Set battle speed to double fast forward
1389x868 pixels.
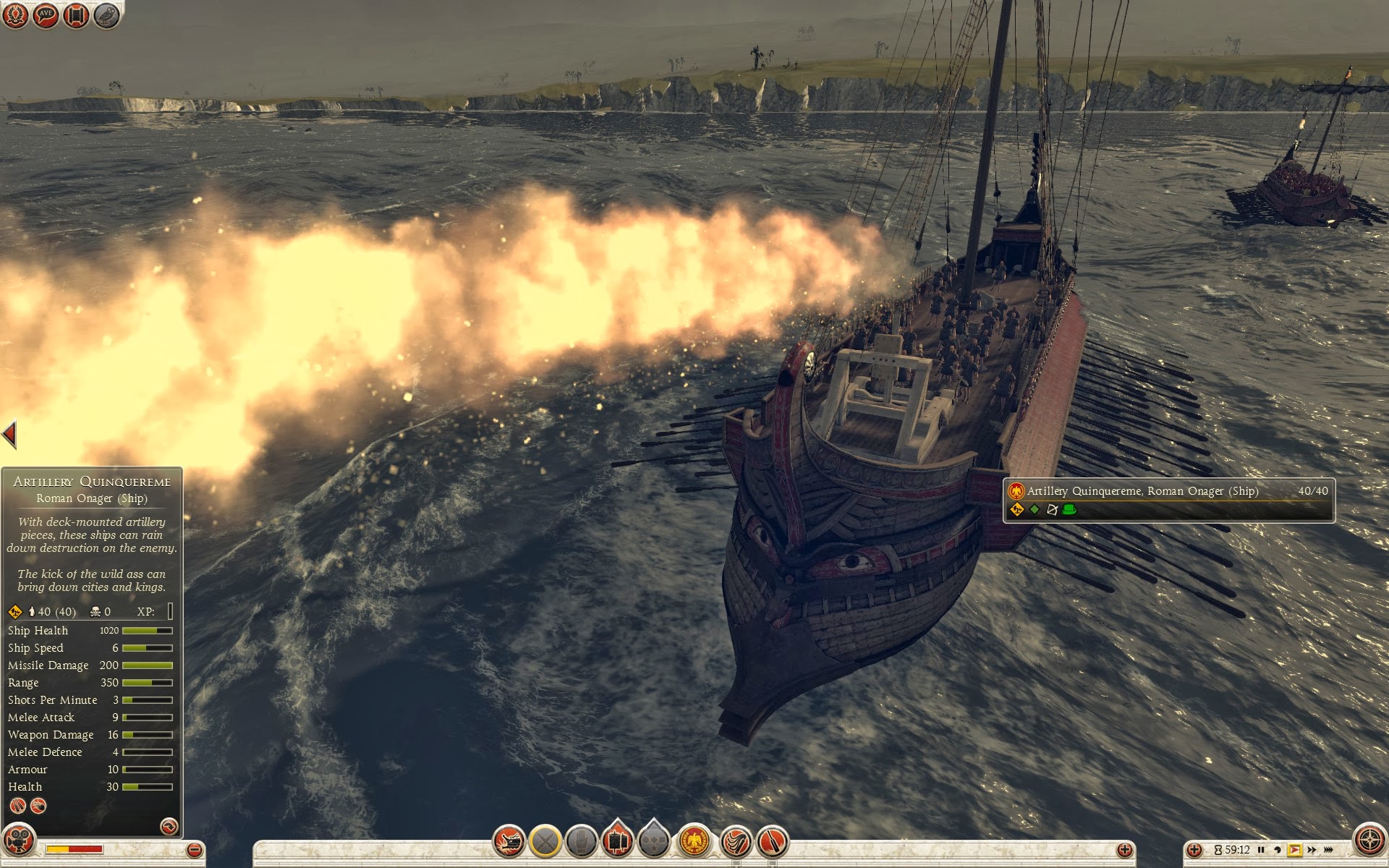(1311, 850)
